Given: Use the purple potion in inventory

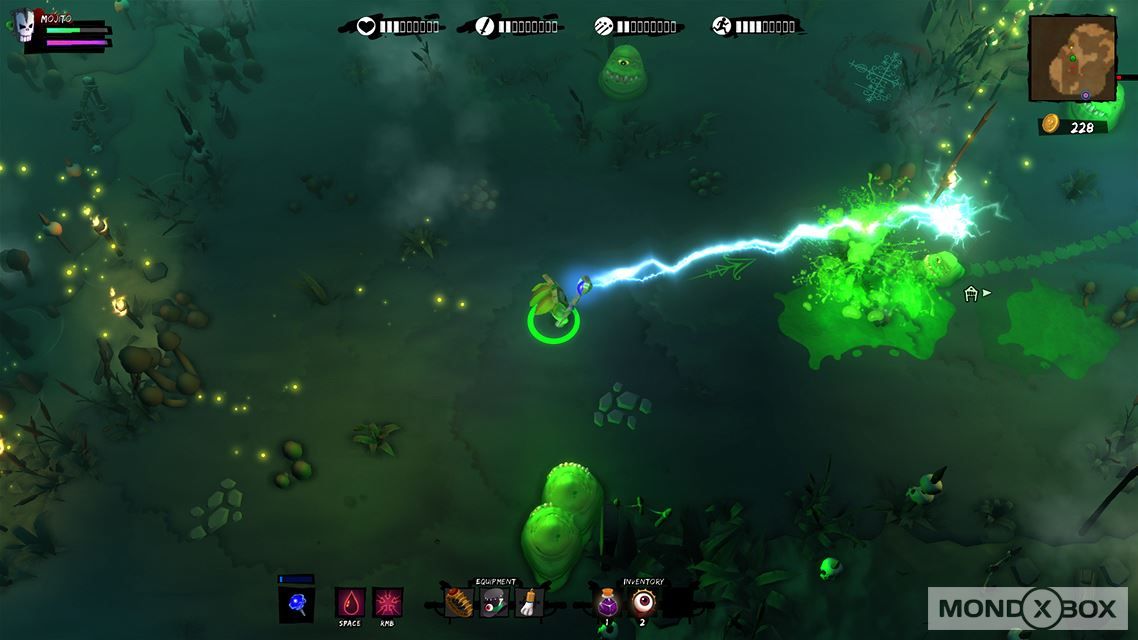Looking at the screenshot, I should [x=608, y=602].
